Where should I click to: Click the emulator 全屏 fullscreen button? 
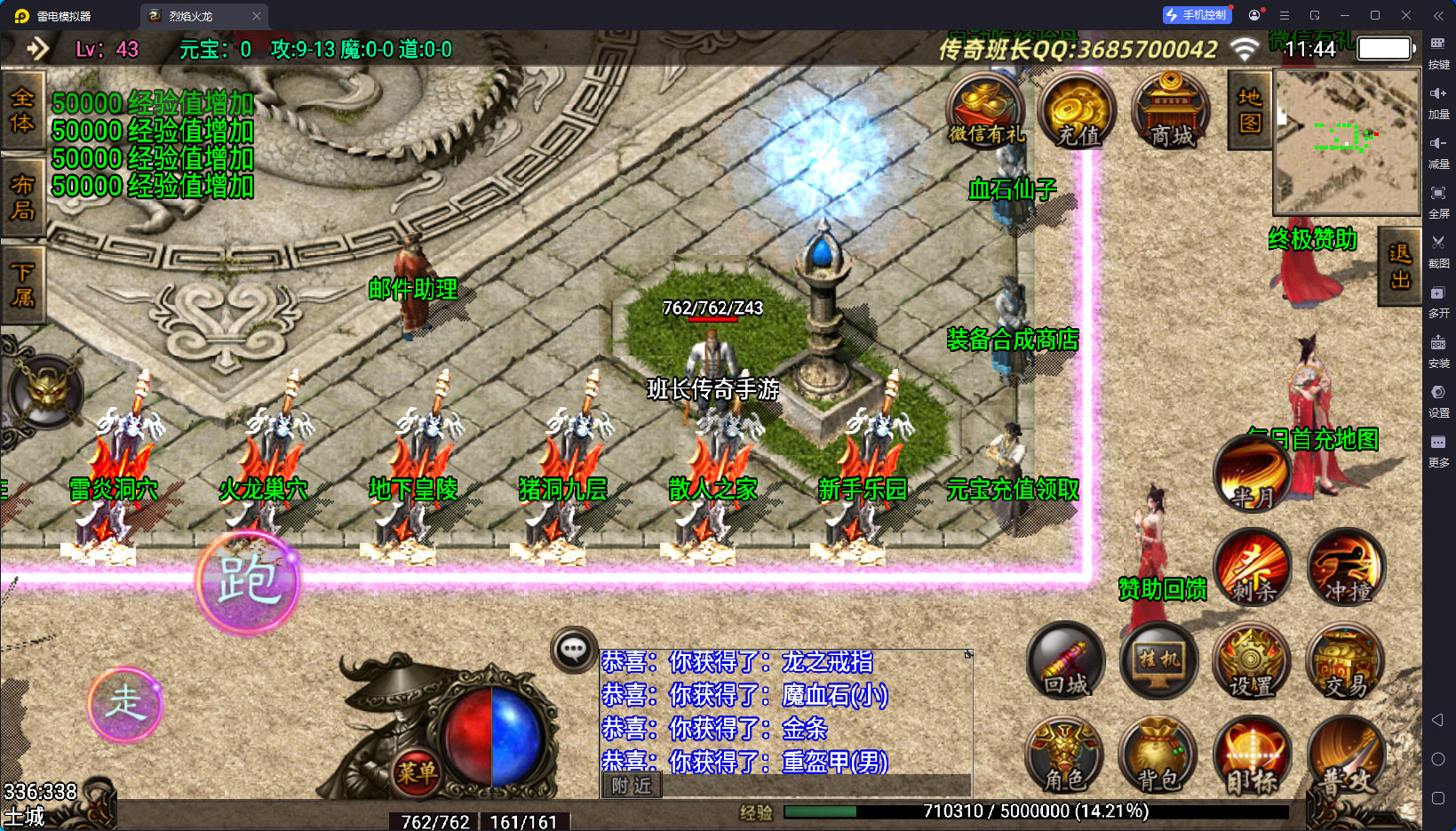point(1438,200)
